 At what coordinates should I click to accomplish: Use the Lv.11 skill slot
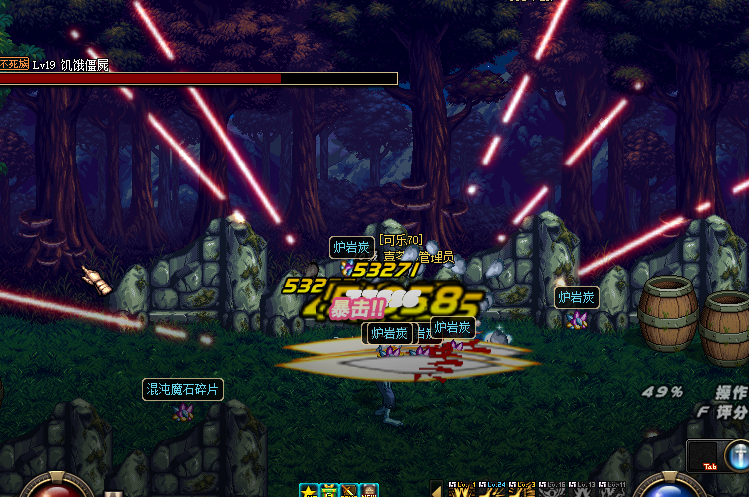point(613,490)
